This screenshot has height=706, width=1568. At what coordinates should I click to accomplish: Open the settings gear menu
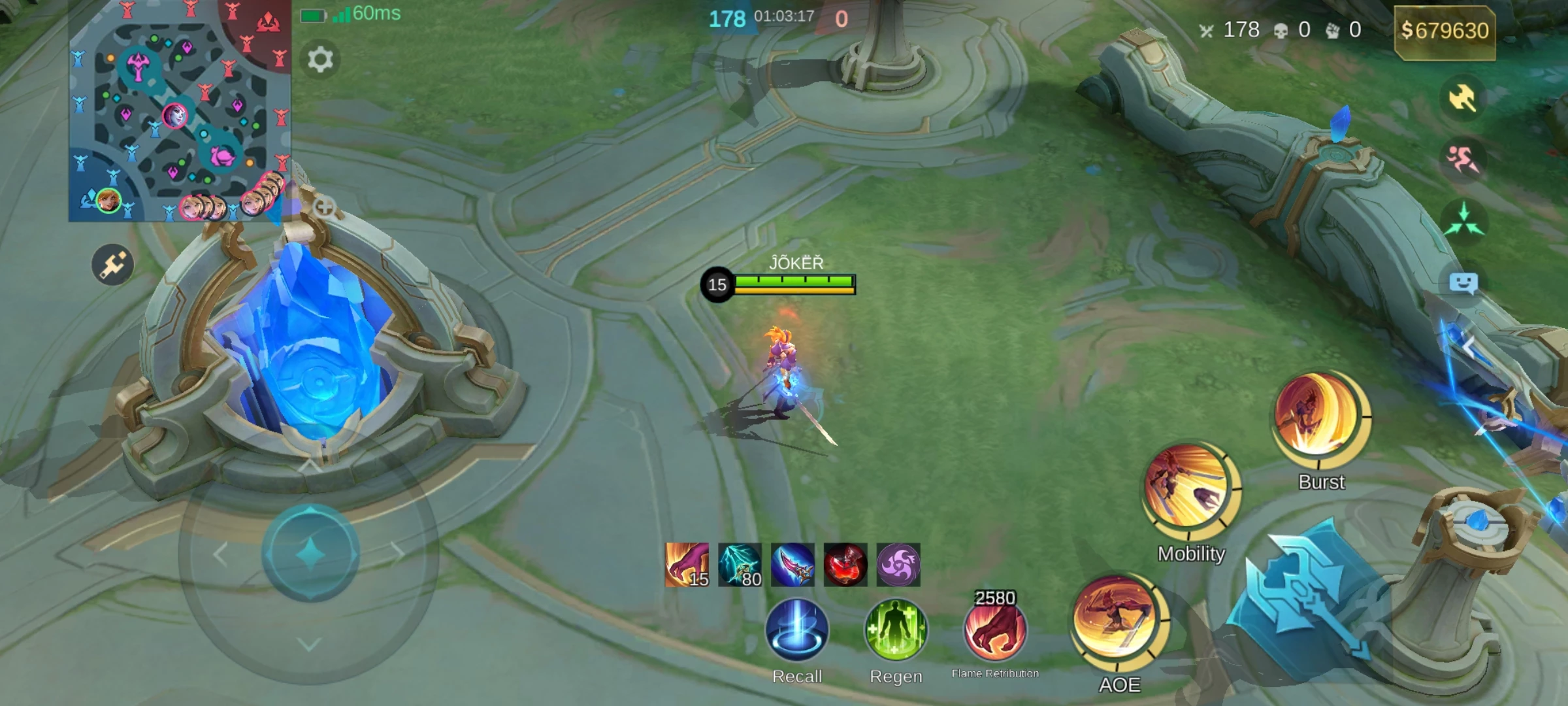(320, 60)
